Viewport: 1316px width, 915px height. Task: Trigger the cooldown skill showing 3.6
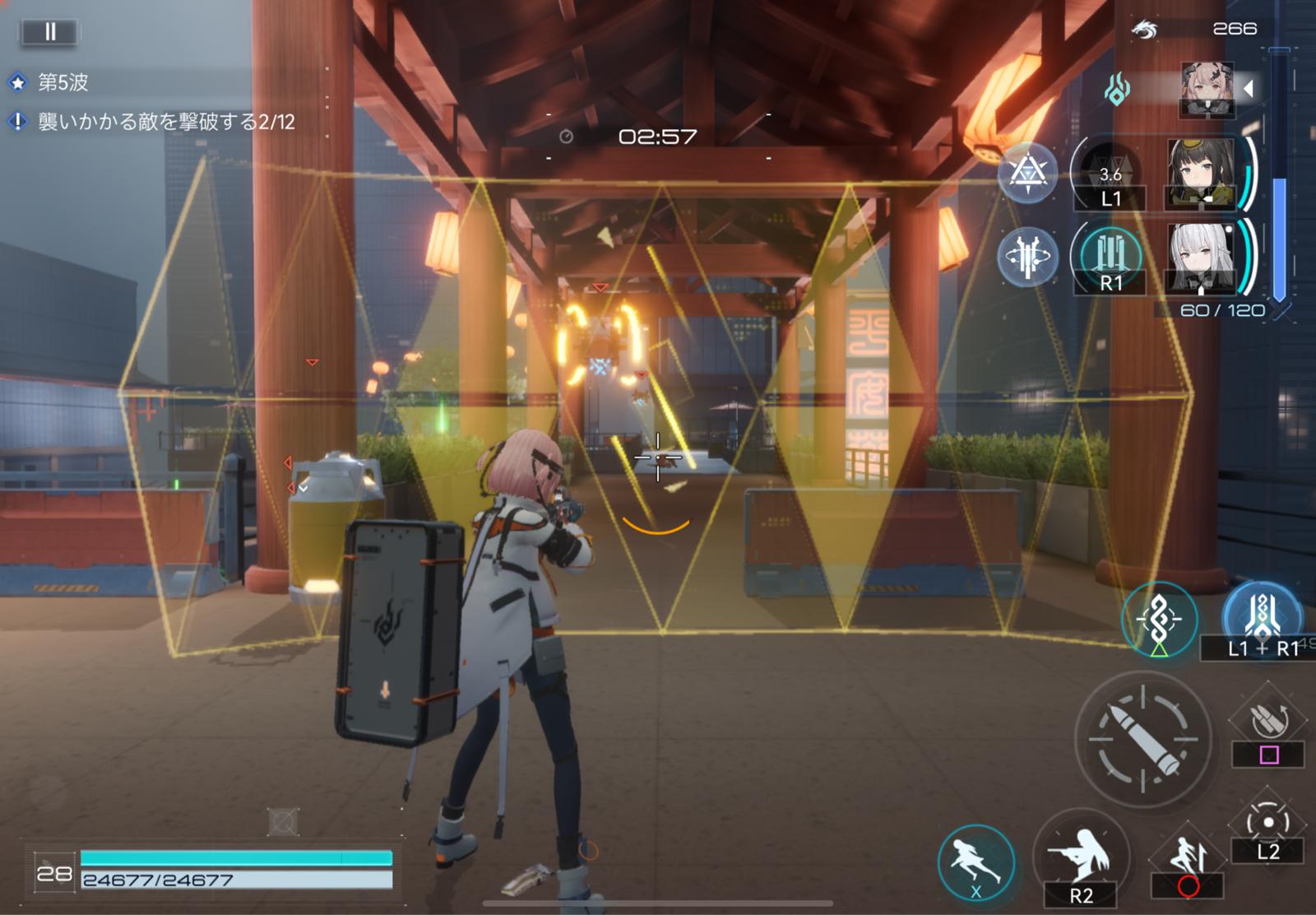click(x=1110, y=174)
